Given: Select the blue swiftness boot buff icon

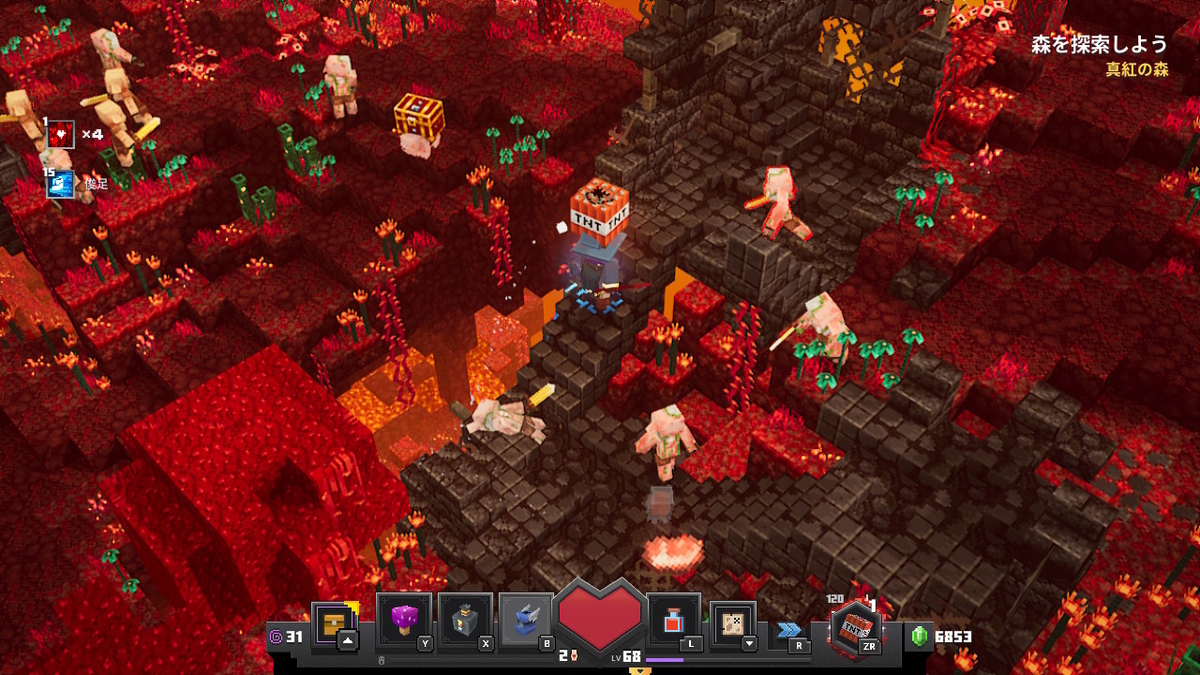Looking at the screenshot, I should click(61, 184).
